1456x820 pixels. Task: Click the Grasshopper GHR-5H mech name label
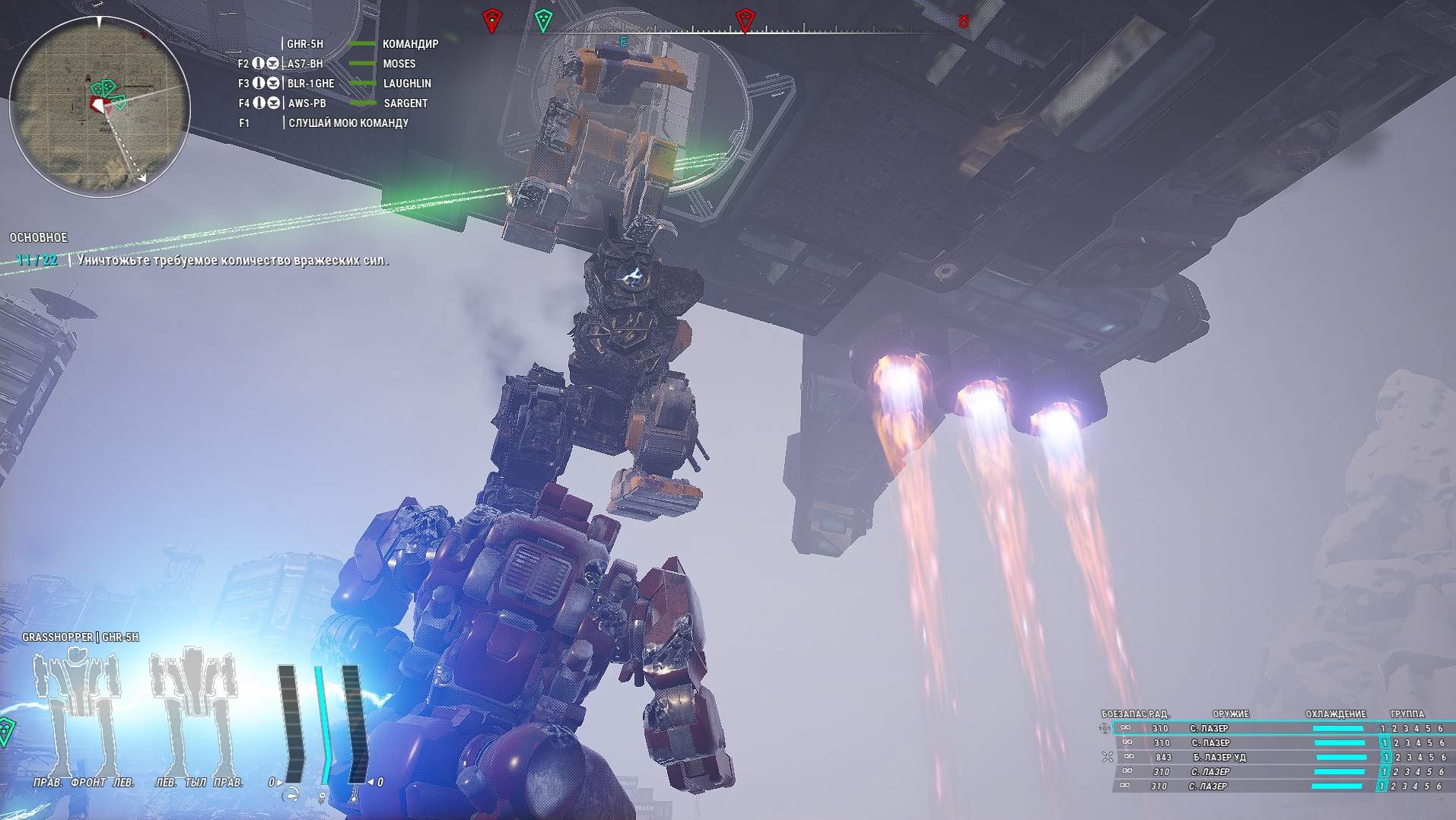pyautogui.click(x=81, y=637)
